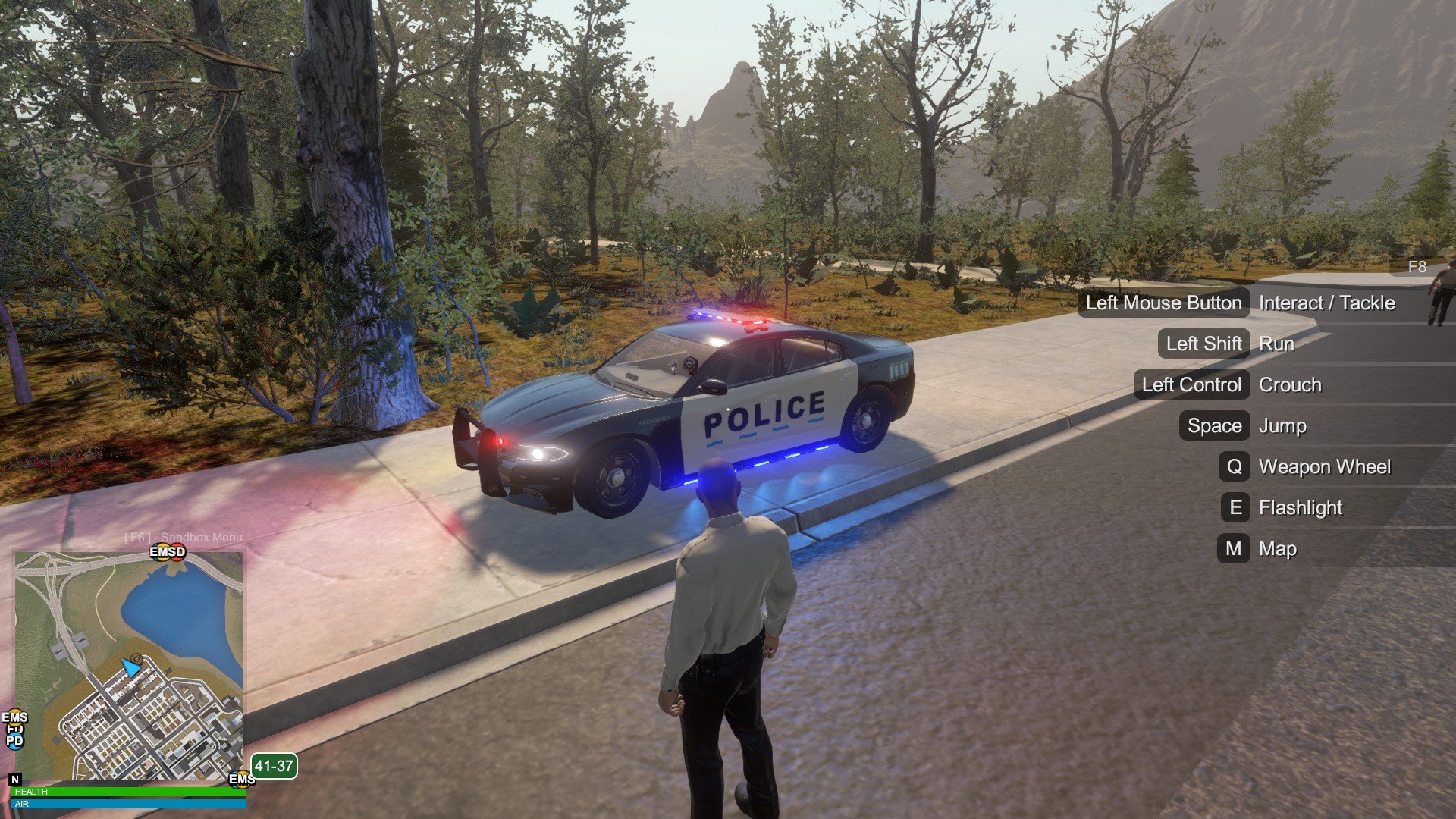The image size is (1456, 819).
Task: Click the EMS marker beside the 41-37 badge
Action: [241, 779]
